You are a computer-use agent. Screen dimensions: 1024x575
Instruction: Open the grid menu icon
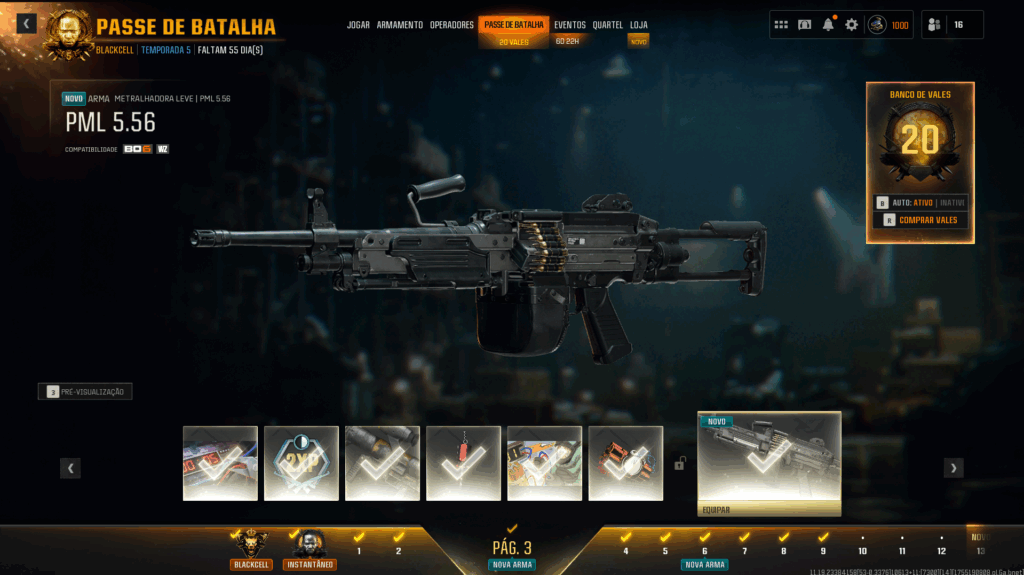click(x=781, y=25)
